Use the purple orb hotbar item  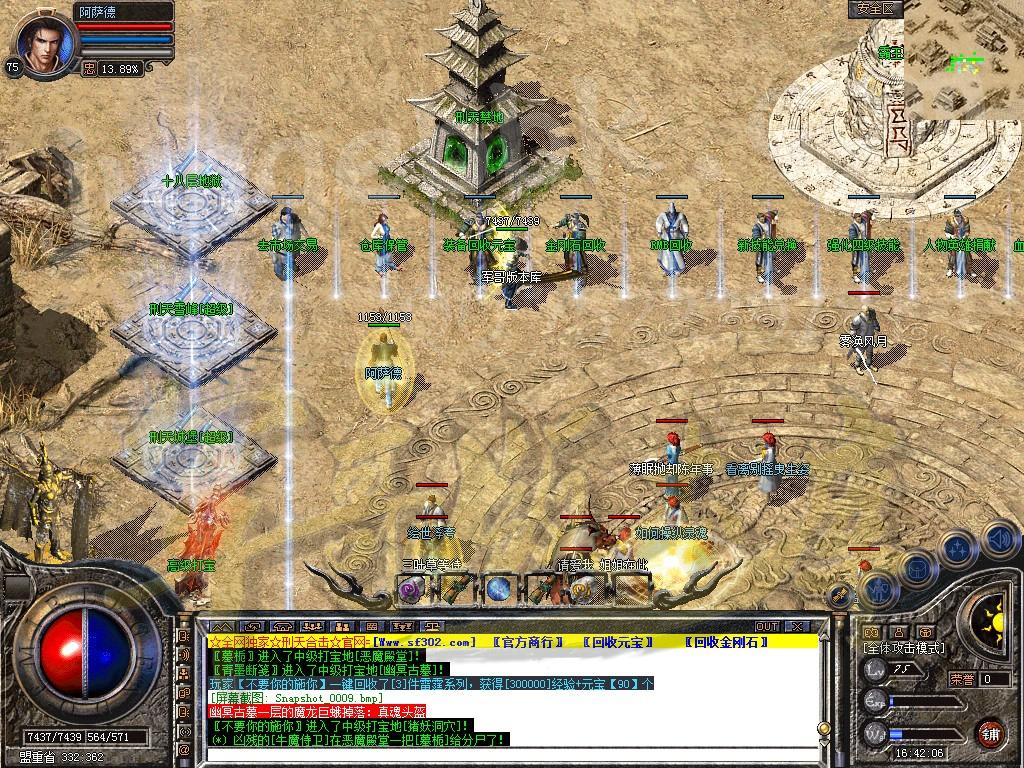tap(411, 589)
